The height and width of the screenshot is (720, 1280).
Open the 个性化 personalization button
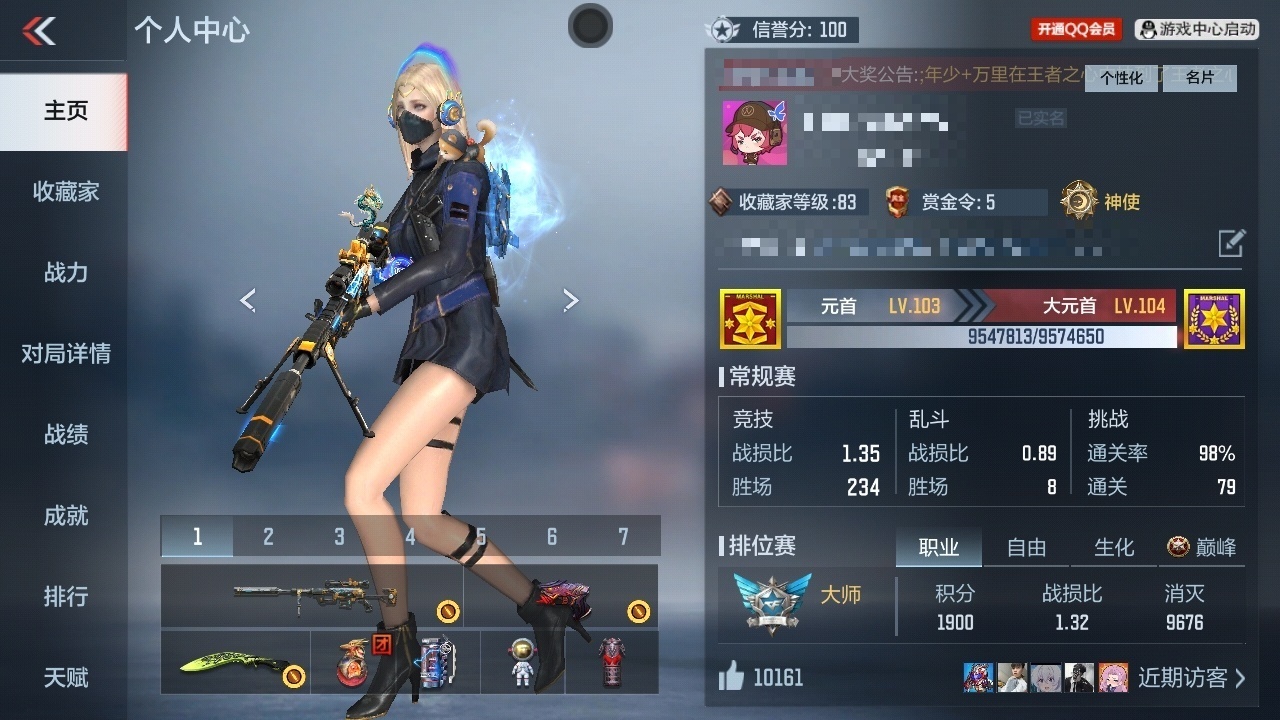(1121, 78)
